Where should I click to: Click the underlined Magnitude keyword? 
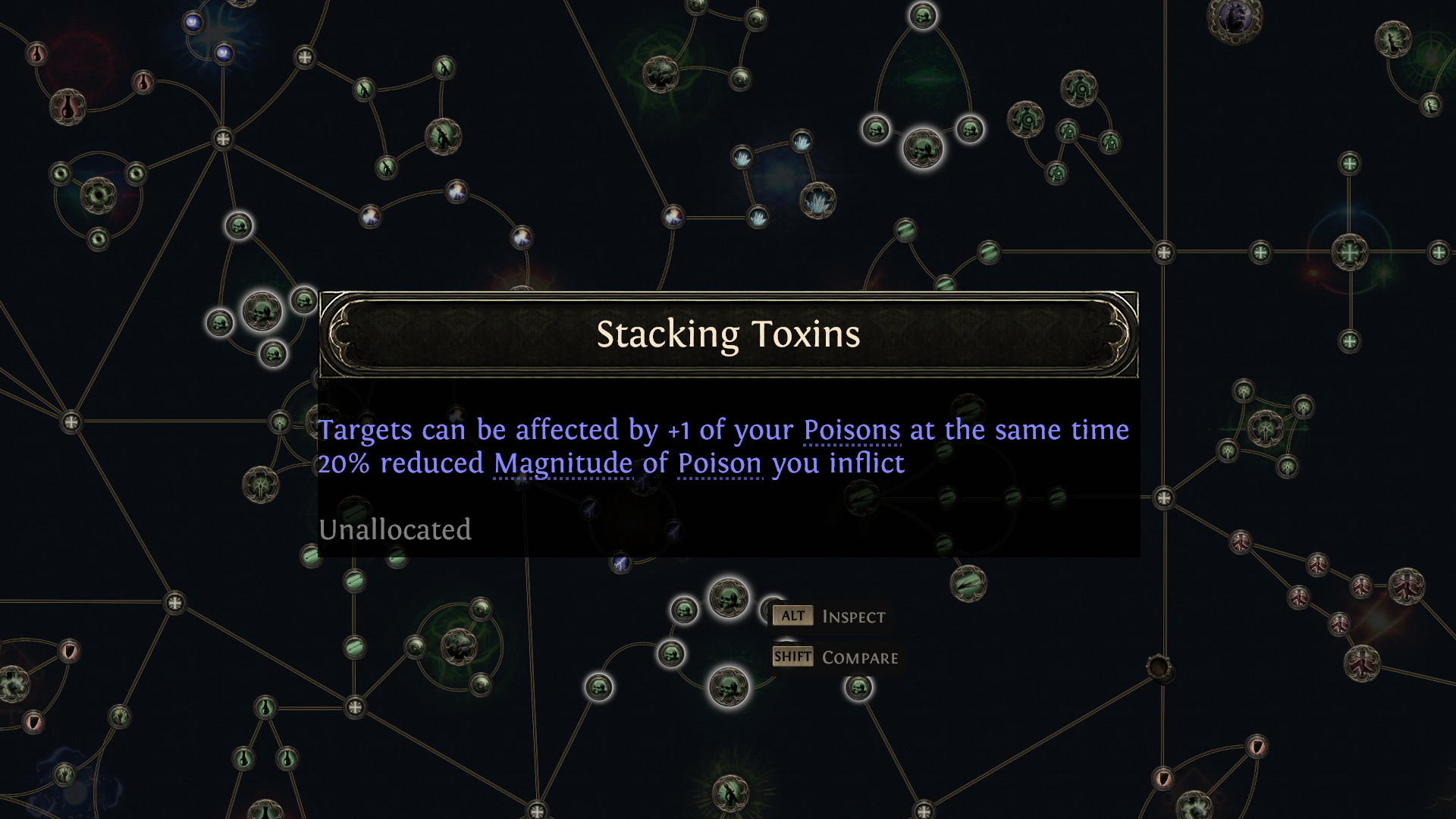(x=562, y=463)
